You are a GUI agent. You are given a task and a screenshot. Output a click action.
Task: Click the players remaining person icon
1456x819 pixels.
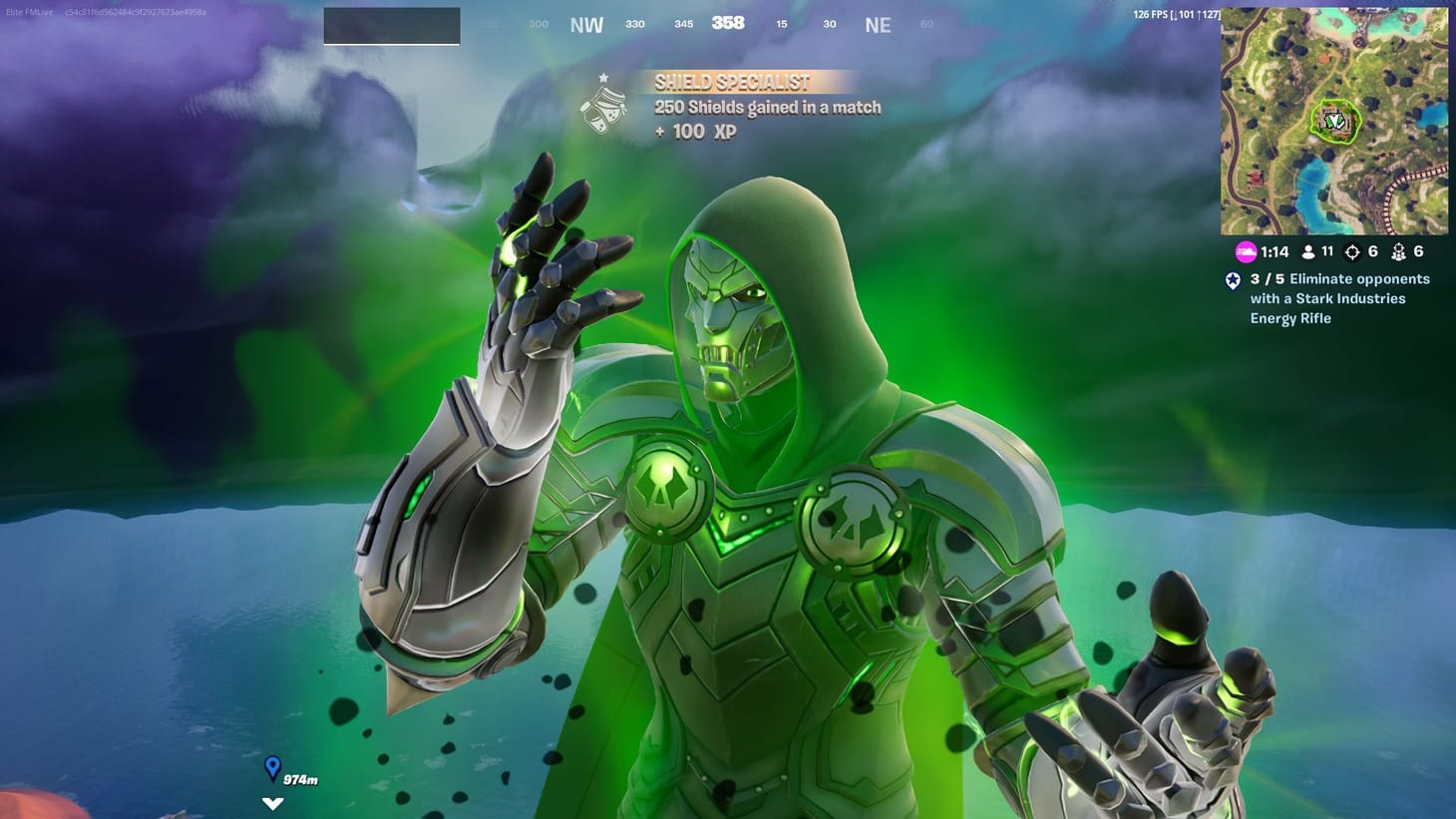1307,251
